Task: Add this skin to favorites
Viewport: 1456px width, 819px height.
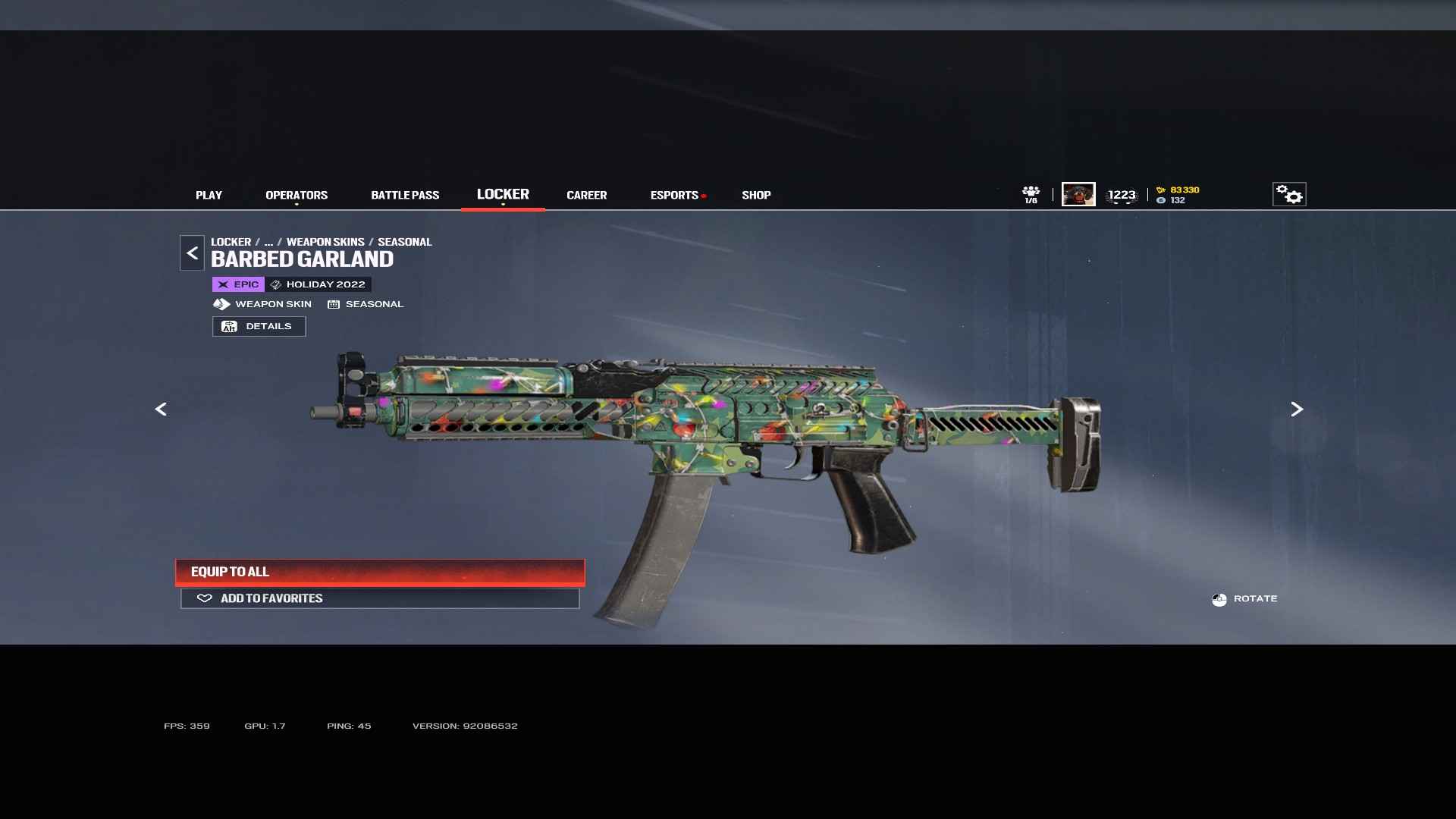Action: pos(380,598)
